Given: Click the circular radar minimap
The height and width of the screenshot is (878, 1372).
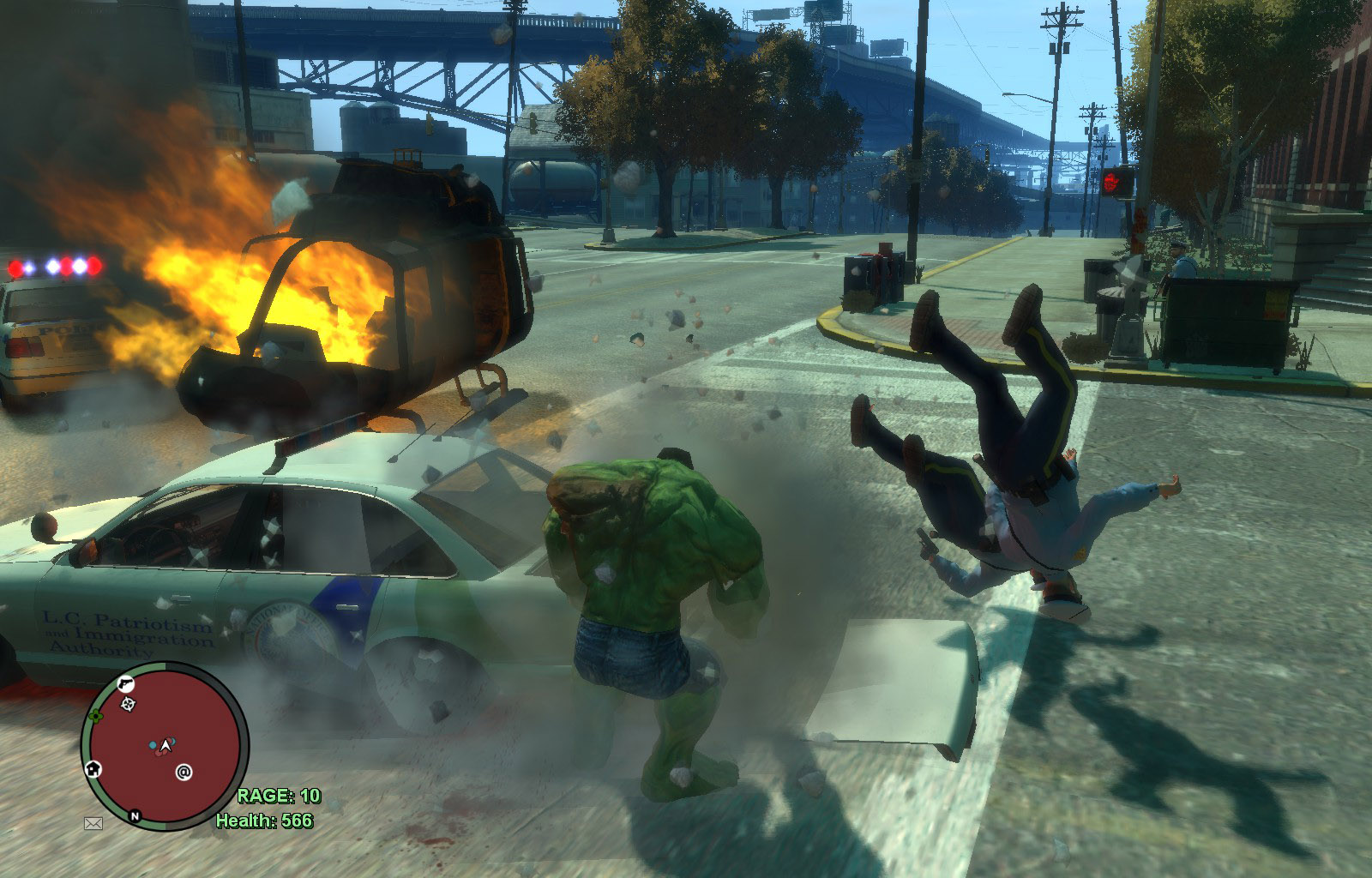Looking at the screenshot, I should [165, 746].
